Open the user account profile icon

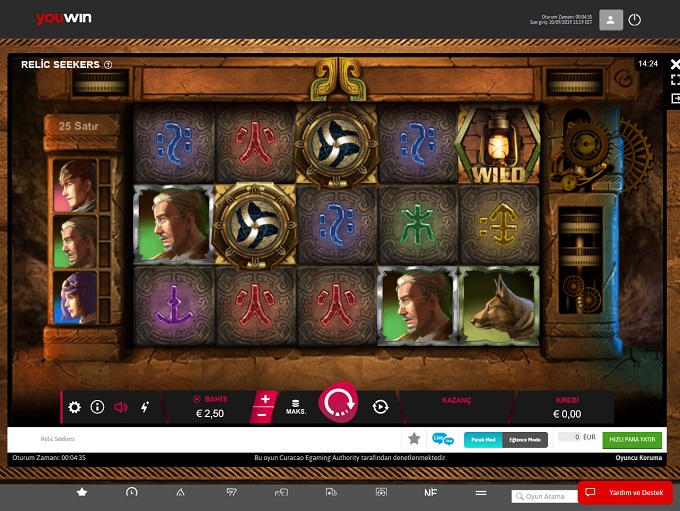[x=610, y=20]
